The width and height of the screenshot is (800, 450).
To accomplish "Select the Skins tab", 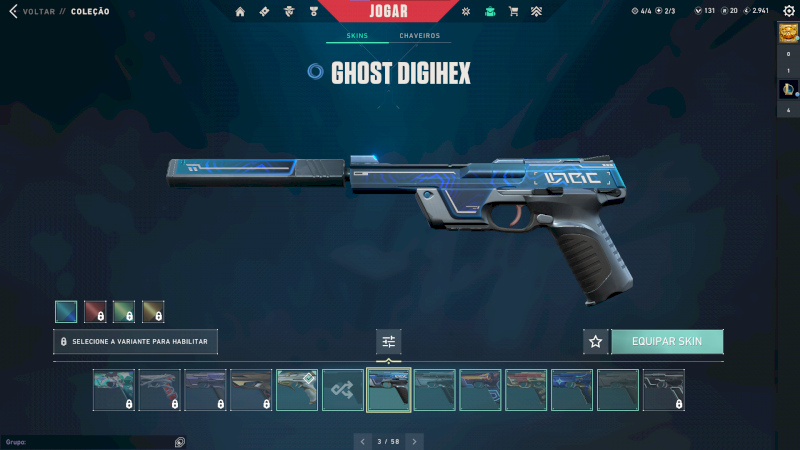I will pos(357,36).
